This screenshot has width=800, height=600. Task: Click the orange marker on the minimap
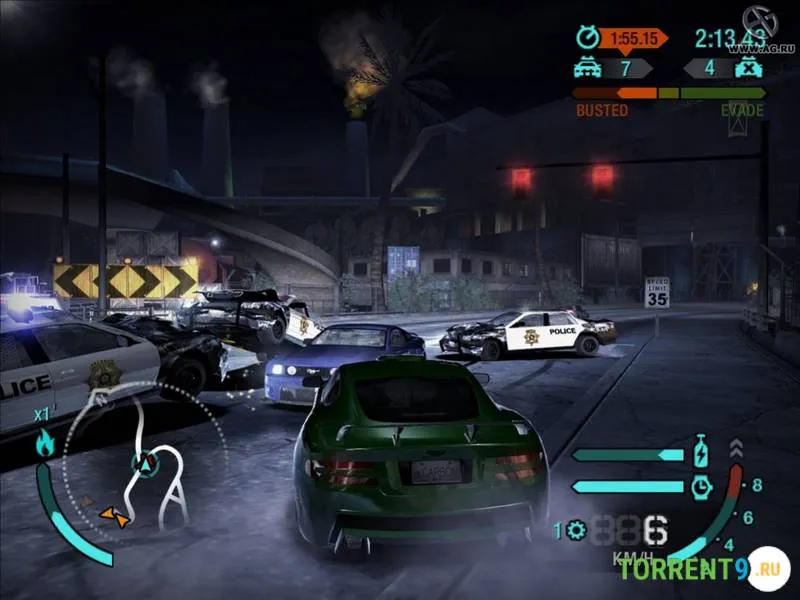tap(113, 515)
